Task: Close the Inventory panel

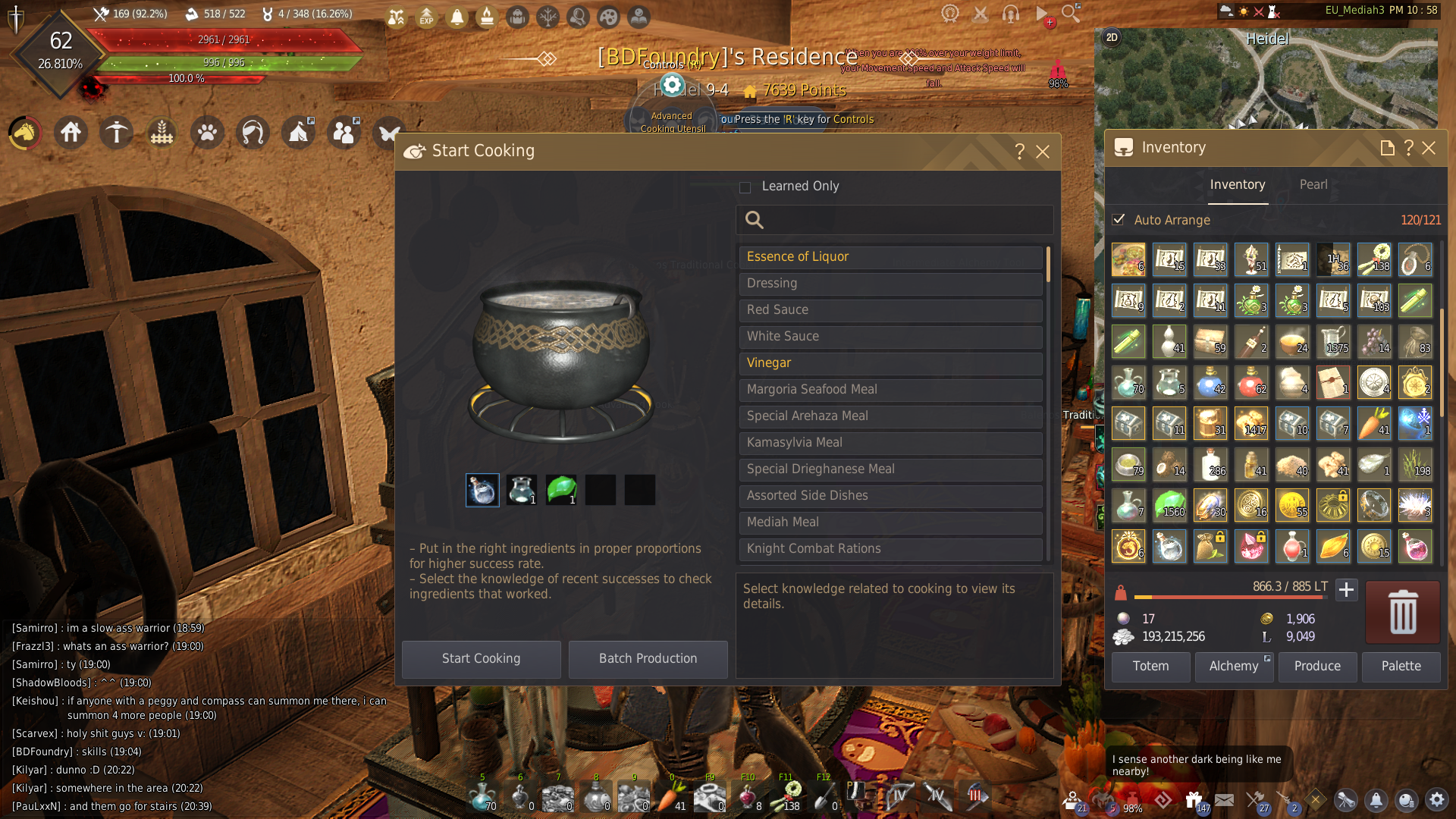Action: 1429,148
